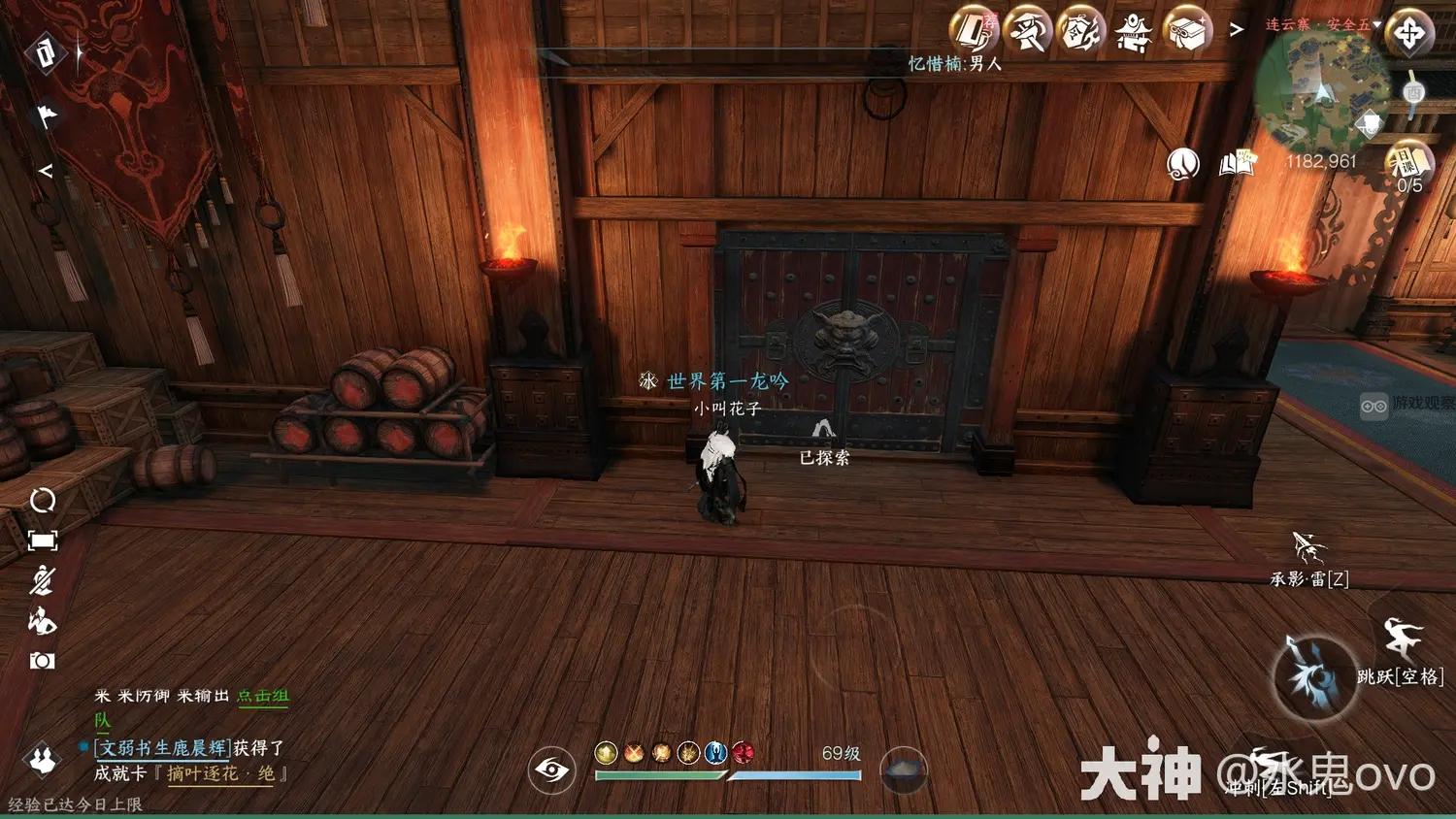
Task: Open the recommended book icon marked 荐
Action: (974, 29)
